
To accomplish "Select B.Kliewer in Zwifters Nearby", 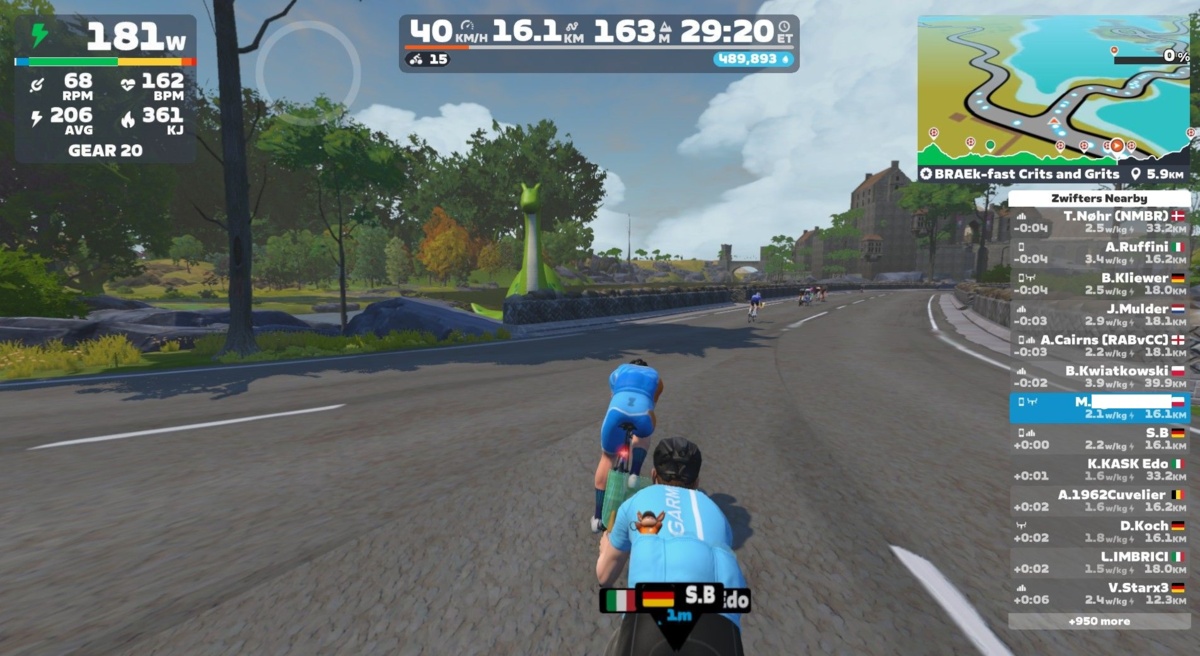I will coord(1098,284).
